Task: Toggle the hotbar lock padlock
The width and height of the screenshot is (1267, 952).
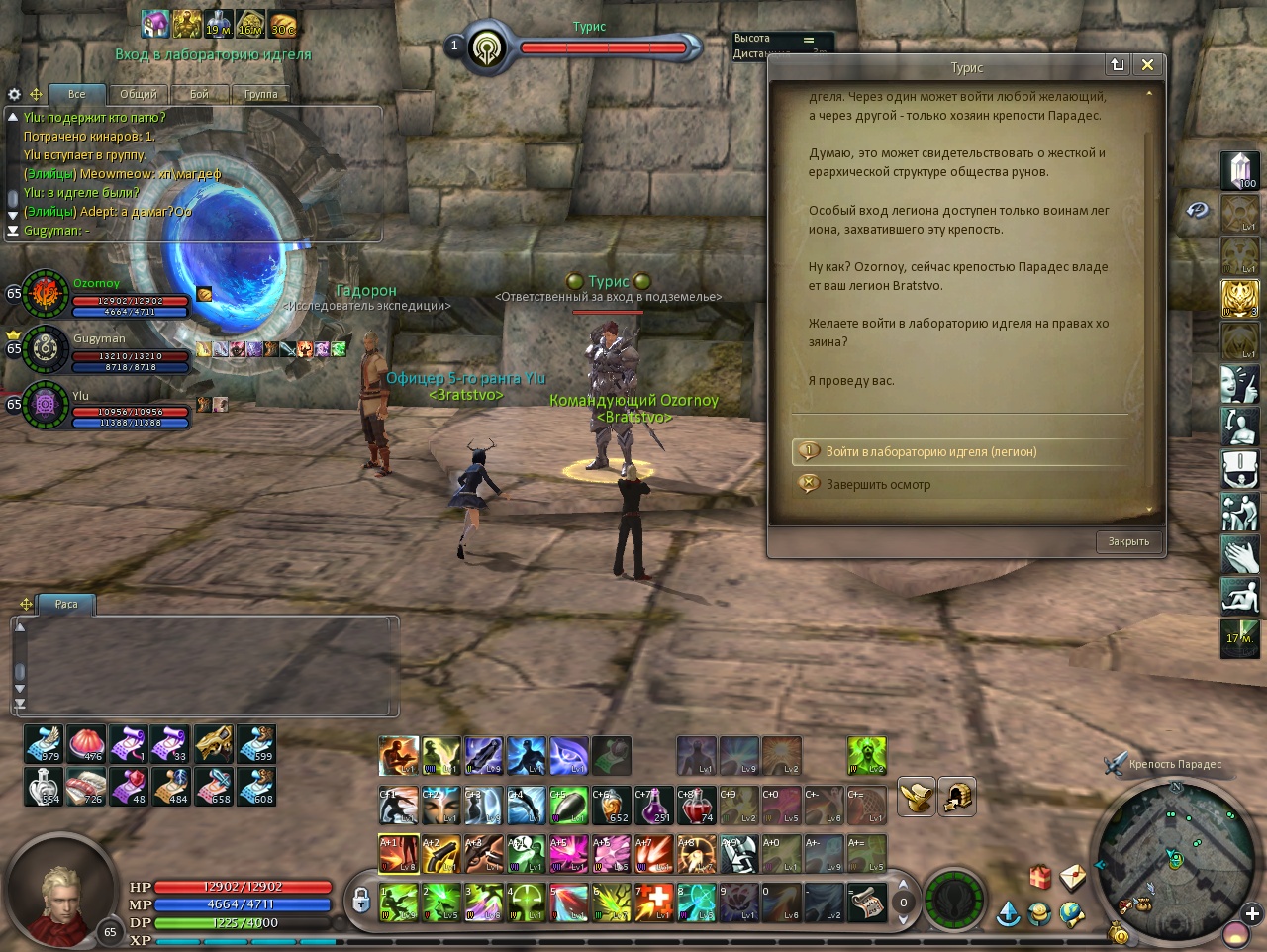Action: 361,900
